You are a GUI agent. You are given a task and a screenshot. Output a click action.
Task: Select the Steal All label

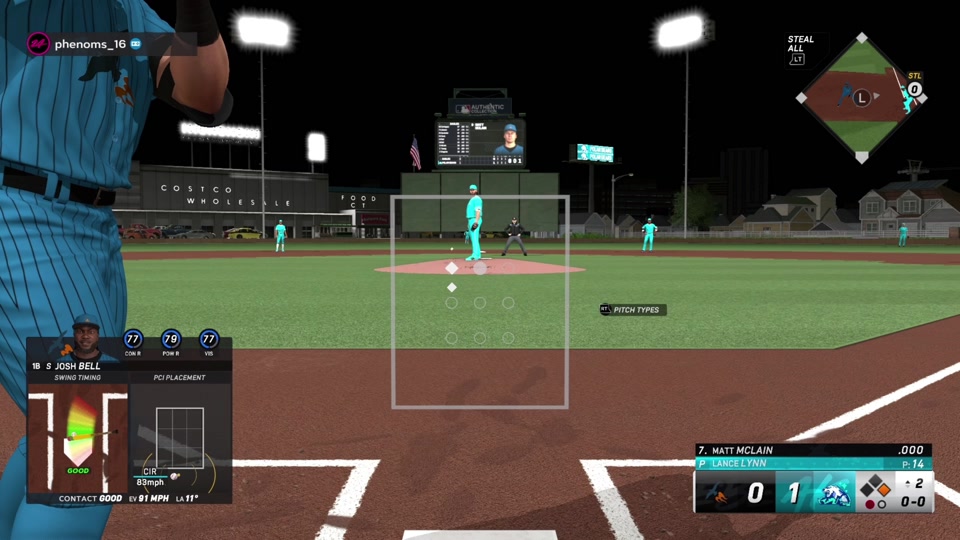pyautogui.click(x=800, y=44)
